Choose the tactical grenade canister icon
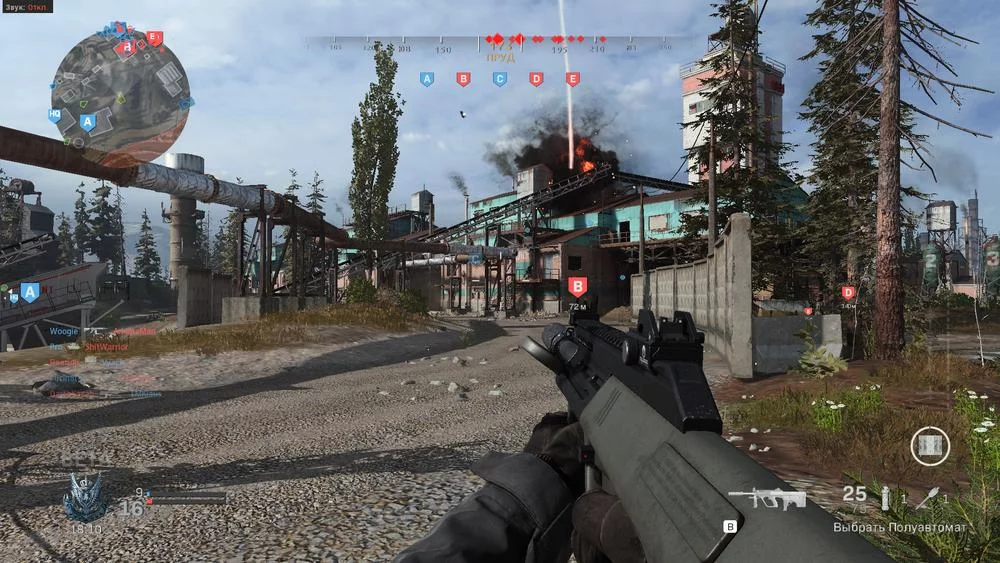Screen dimensions: 1000x563 coord(884,495)
